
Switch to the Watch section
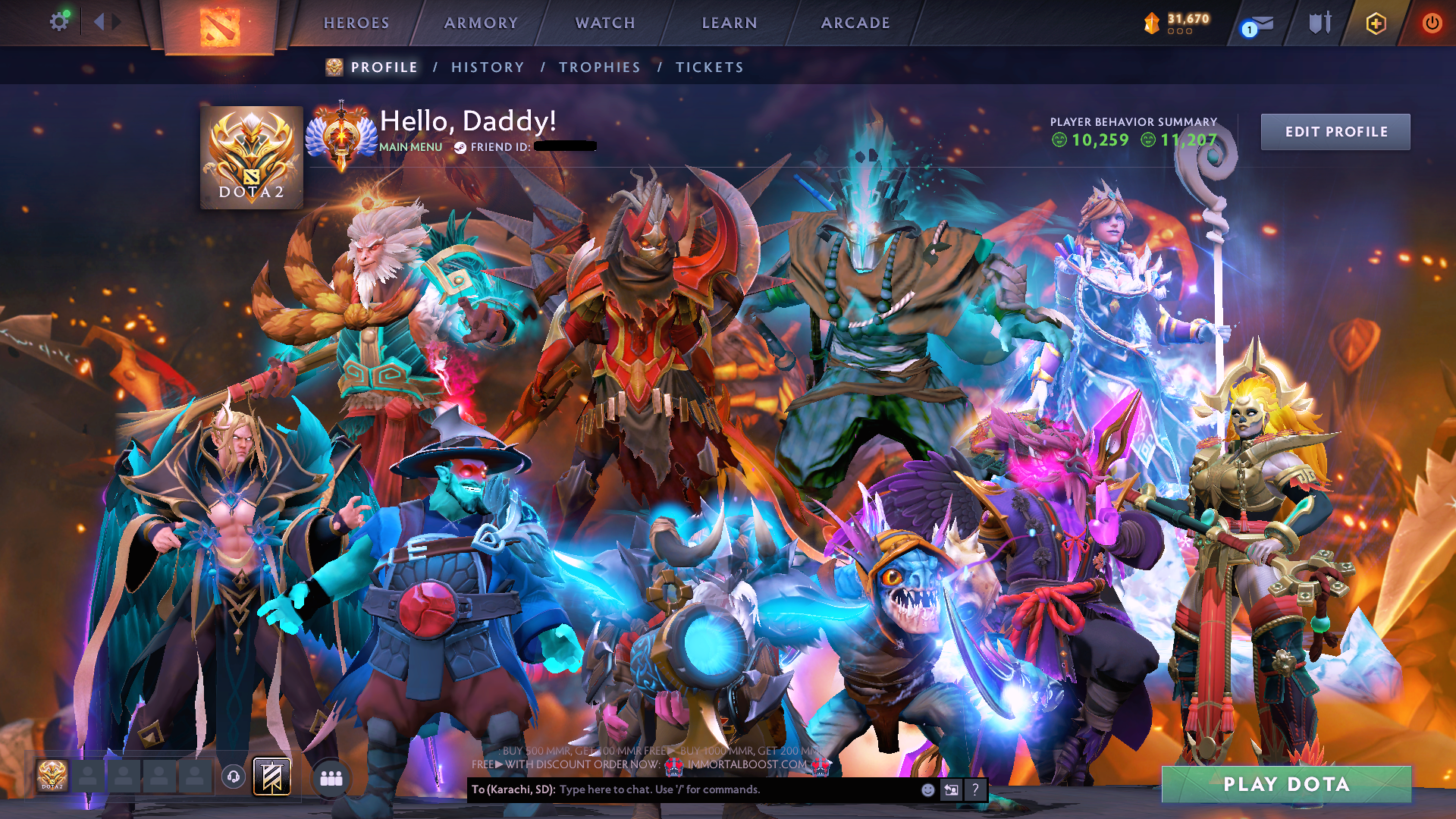(x=605, y=24)
